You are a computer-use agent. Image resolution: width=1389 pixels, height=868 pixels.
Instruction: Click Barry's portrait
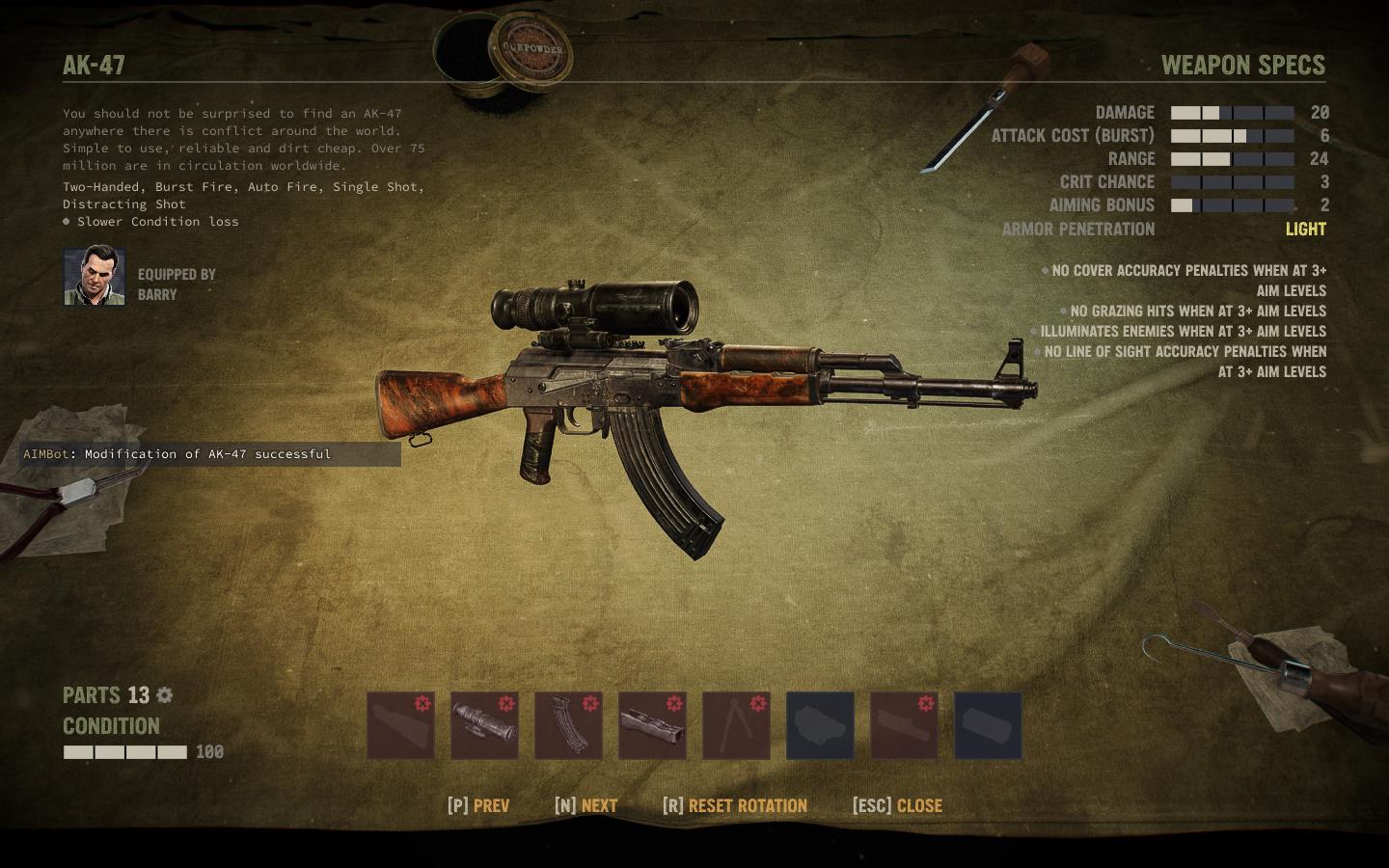coord(95,277)
